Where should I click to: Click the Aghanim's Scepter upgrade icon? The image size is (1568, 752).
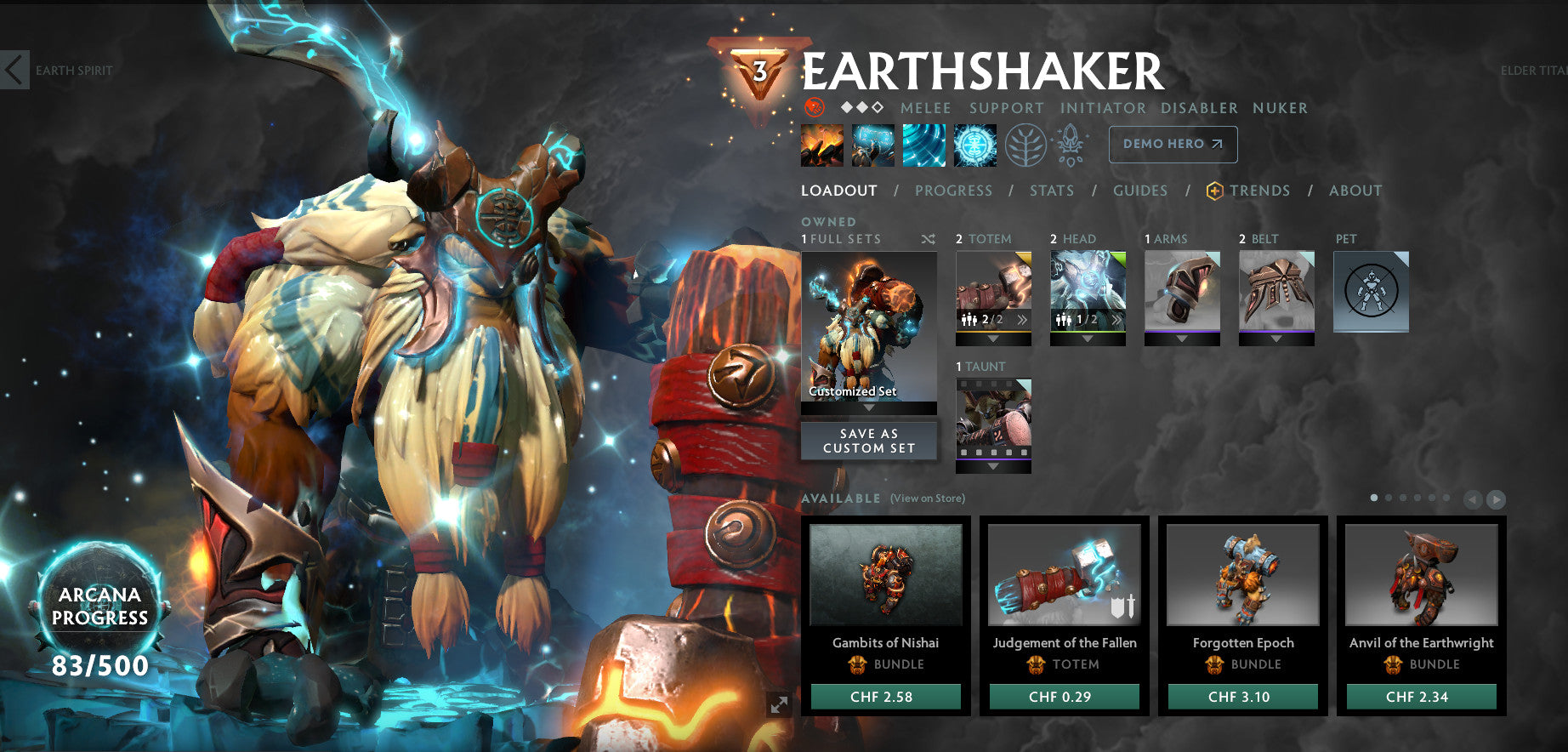tap(1070, 144)
